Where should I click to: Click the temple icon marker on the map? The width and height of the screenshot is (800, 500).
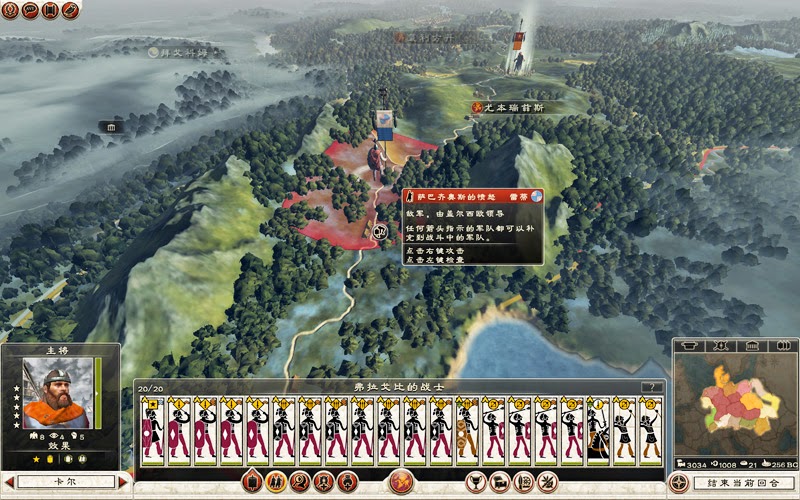[110, 127]
